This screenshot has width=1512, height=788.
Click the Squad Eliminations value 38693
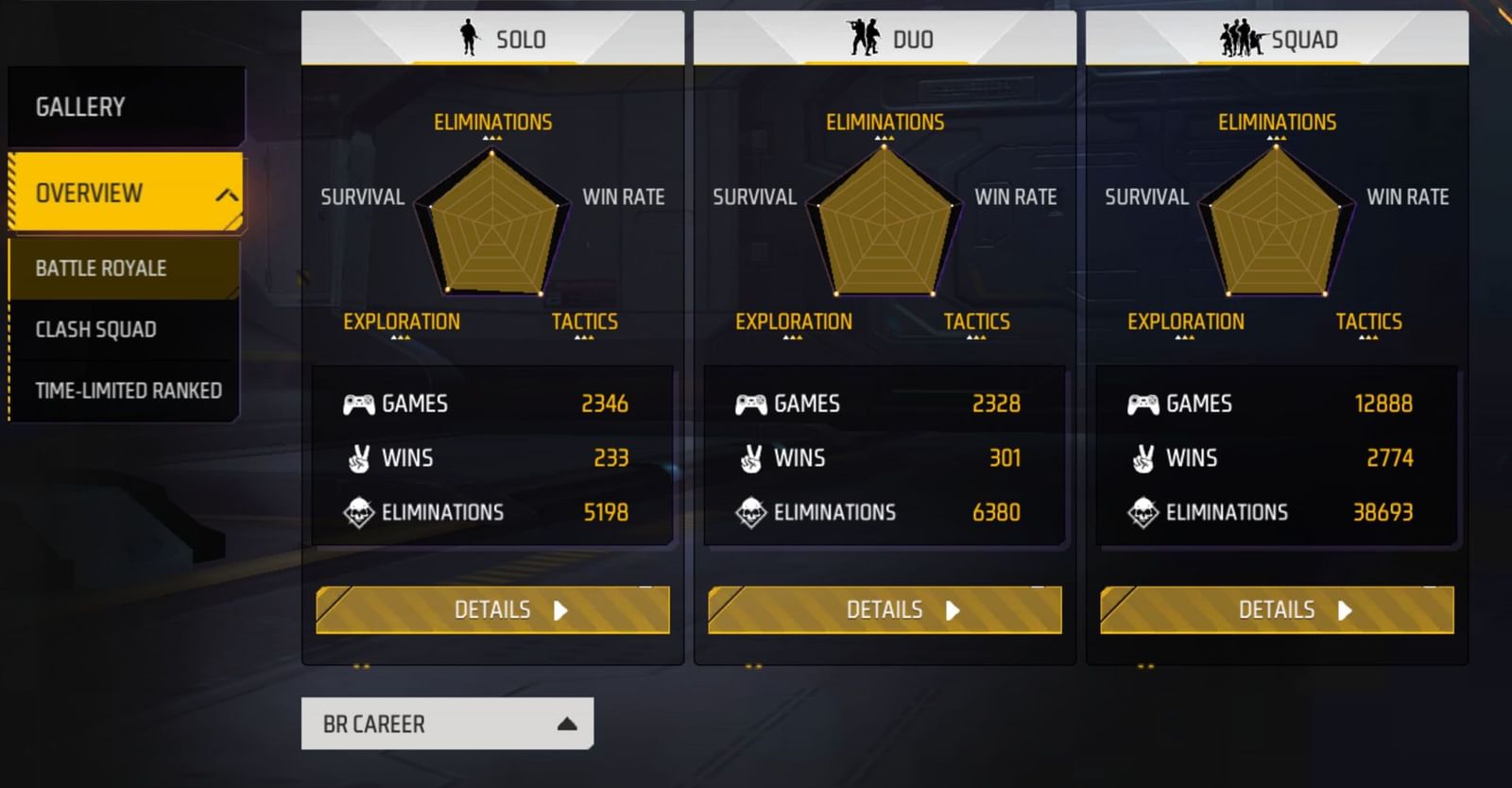[x=1385, y=513]
